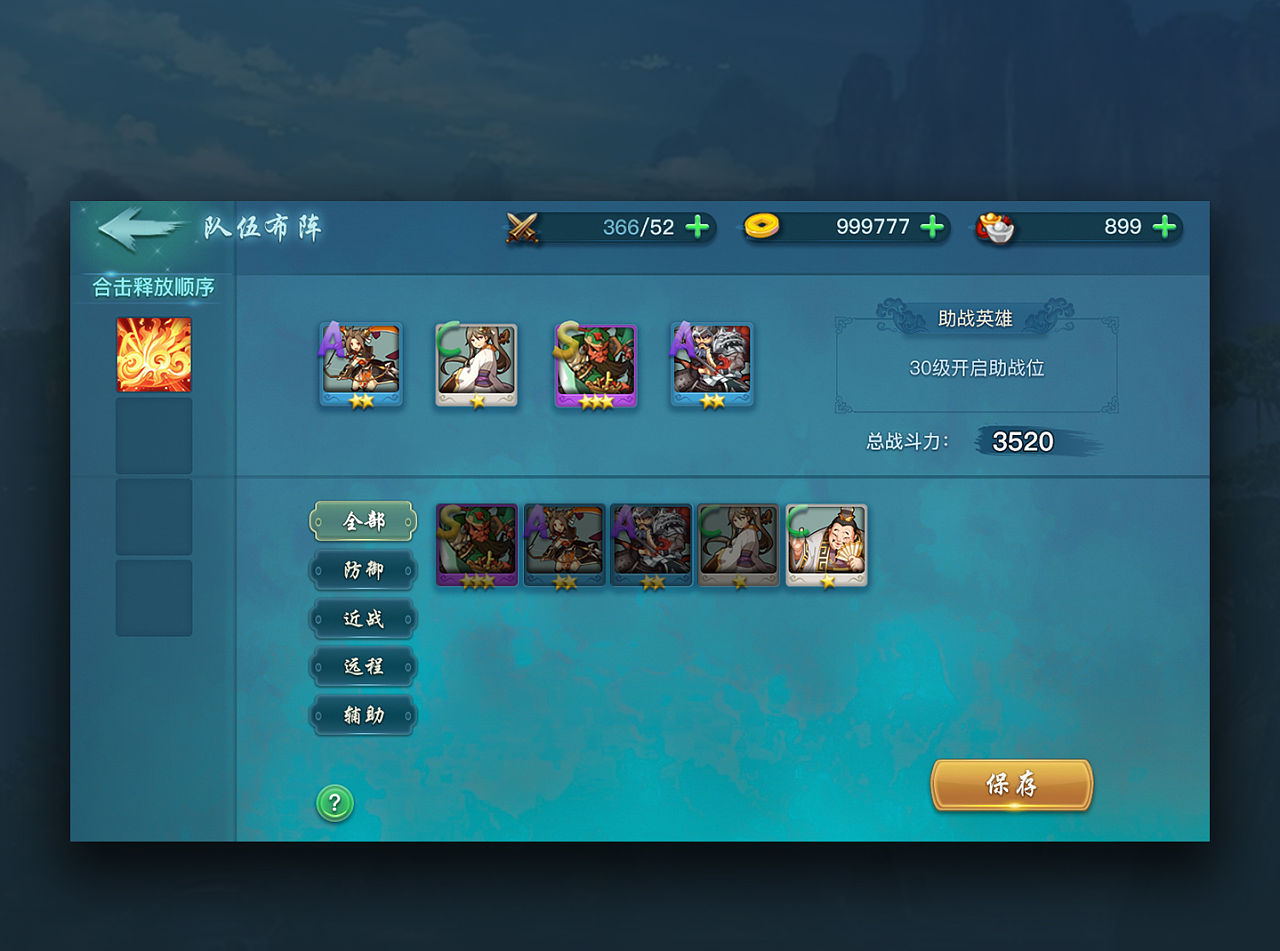
Task: Choose the C-rank fan-holding hero from roster
Action: (826, 545)
